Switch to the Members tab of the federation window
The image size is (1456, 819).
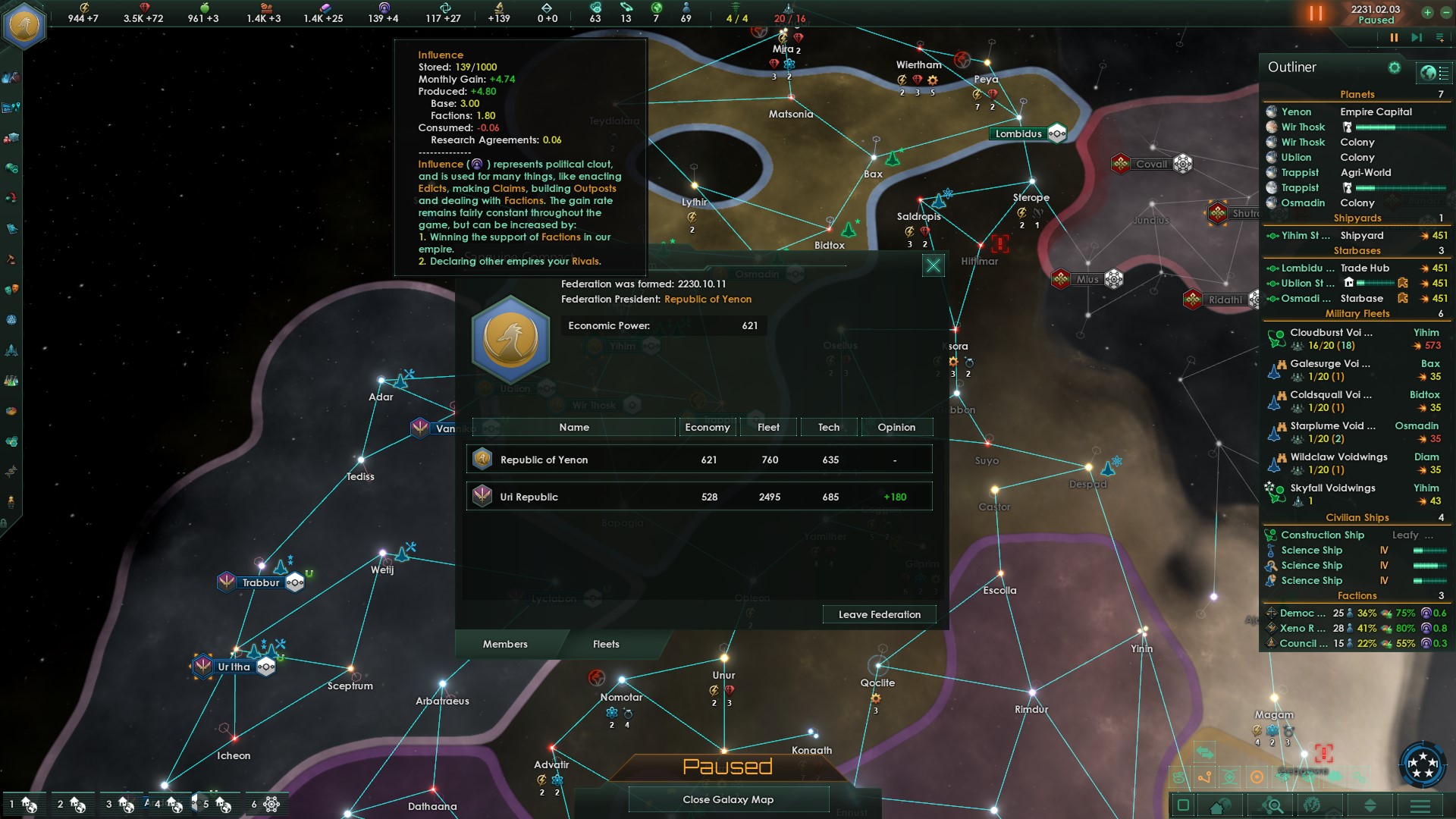[507, 644]
